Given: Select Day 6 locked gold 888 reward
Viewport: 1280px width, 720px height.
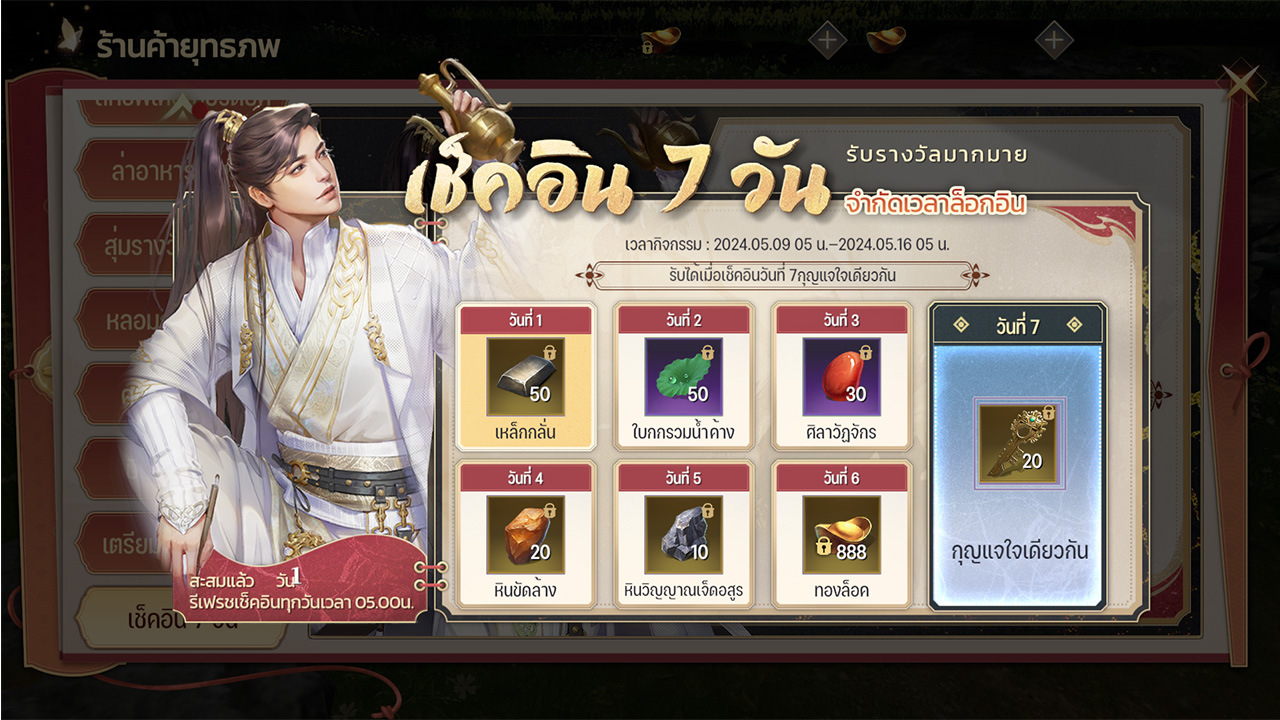Looking at the screenshot, I should tap(841, 534).
